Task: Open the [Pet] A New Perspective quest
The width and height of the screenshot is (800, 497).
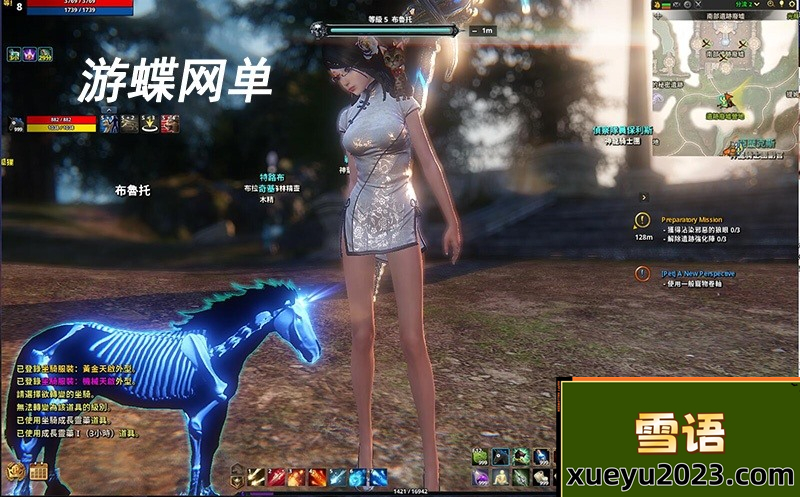Action: point(697,272)
